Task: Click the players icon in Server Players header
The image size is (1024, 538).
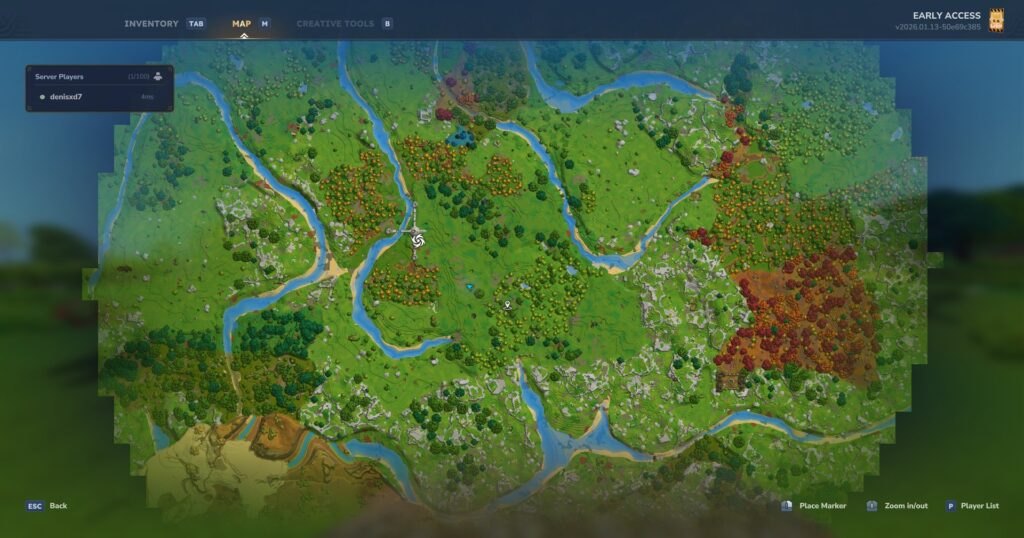Action: (158, 76)
